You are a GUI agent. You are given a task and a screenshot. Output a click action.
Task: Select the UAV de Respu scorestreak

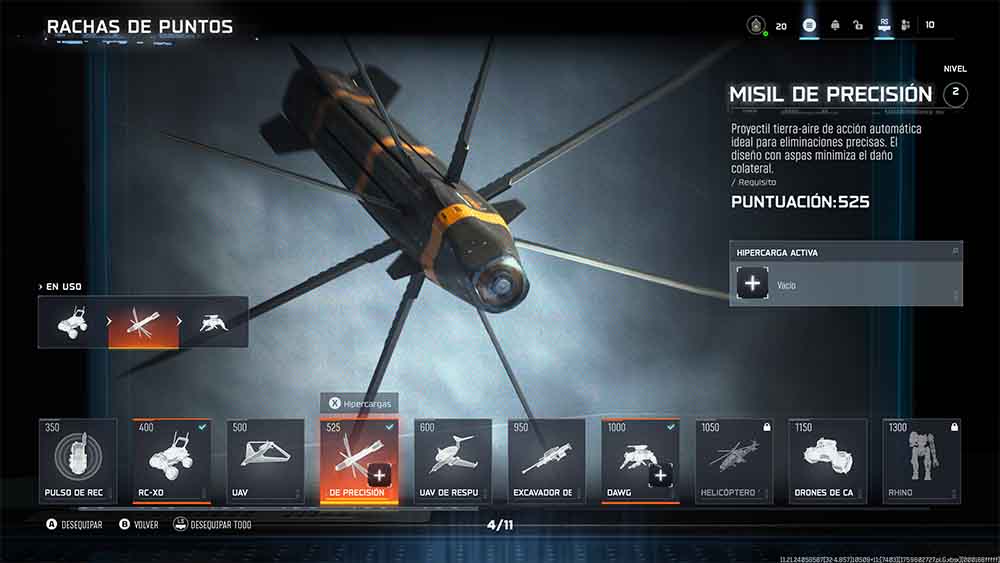[x=453, y=460]
